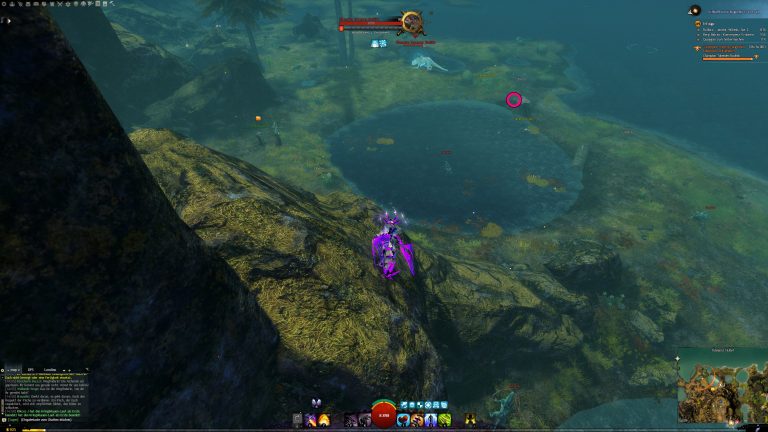Open the DPS chat tab
Screen dimensions: 768x432
pyautogui.click(x=31, y=369)
